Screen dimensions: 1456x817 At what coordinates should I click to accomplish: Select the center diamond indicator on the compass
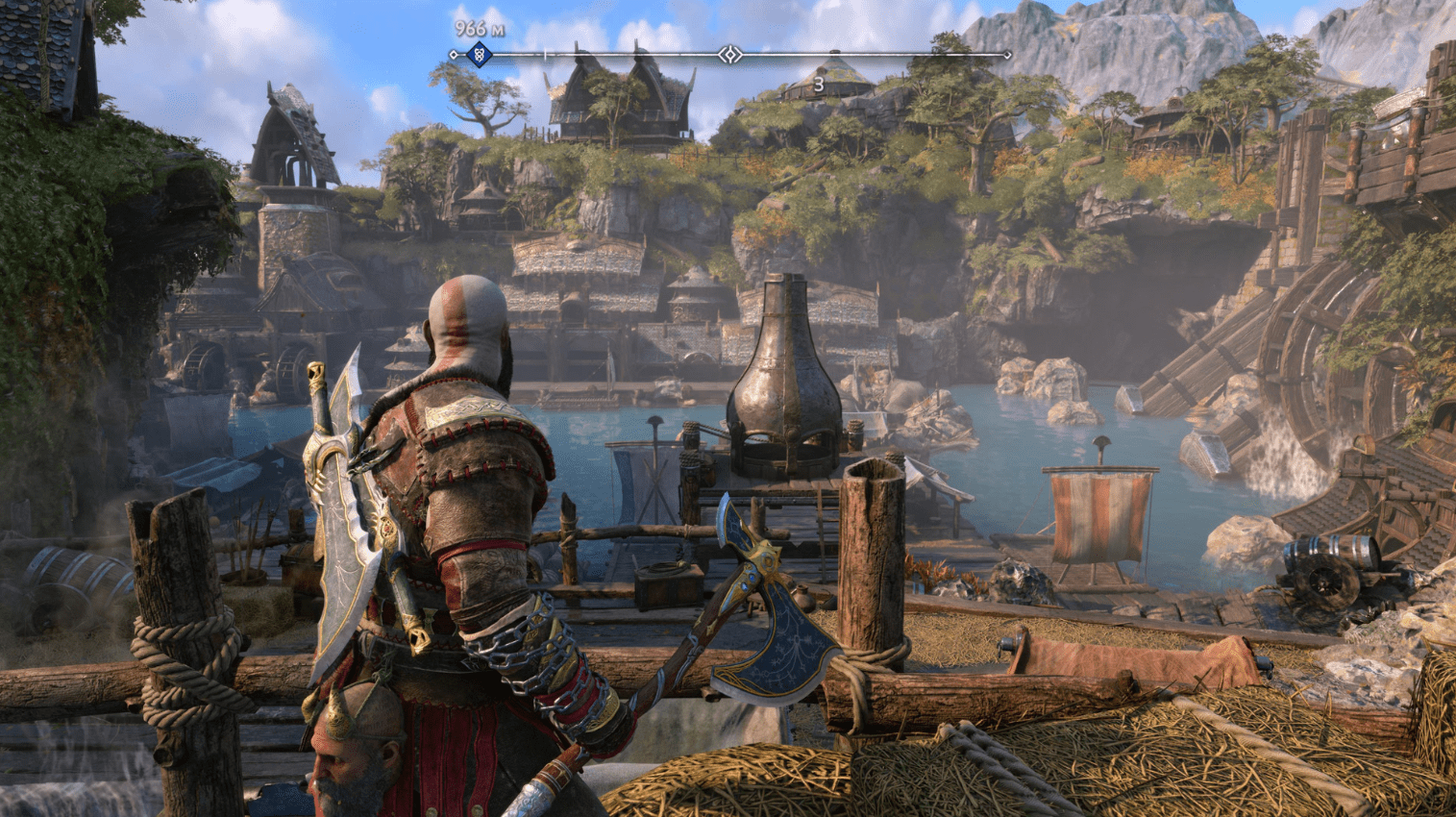pyautogui.click(x=730, y=55)
